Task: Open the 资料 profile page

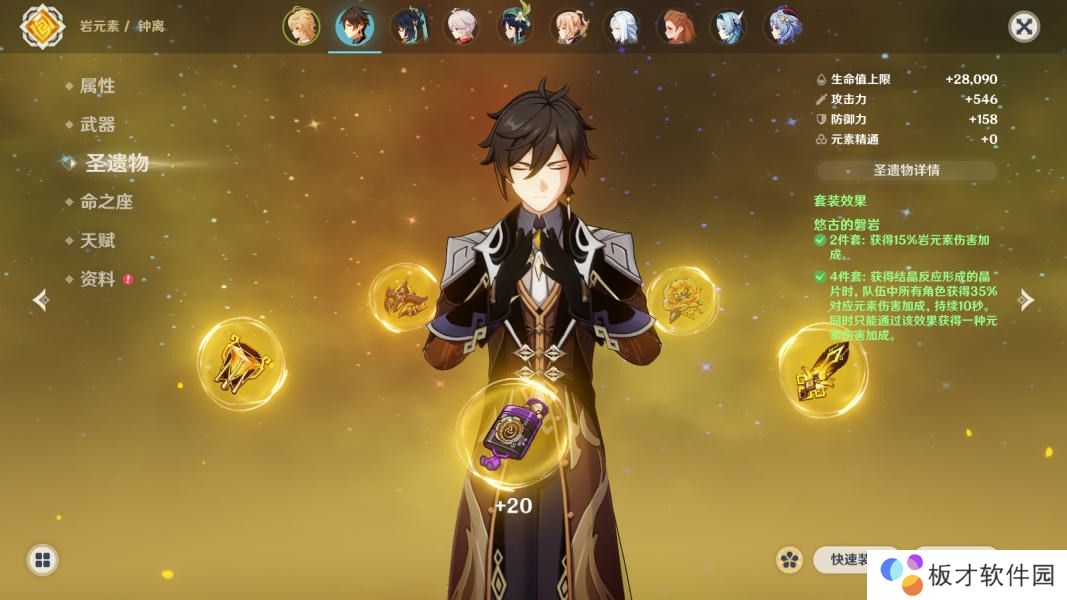Action: (x=97, y=280)
